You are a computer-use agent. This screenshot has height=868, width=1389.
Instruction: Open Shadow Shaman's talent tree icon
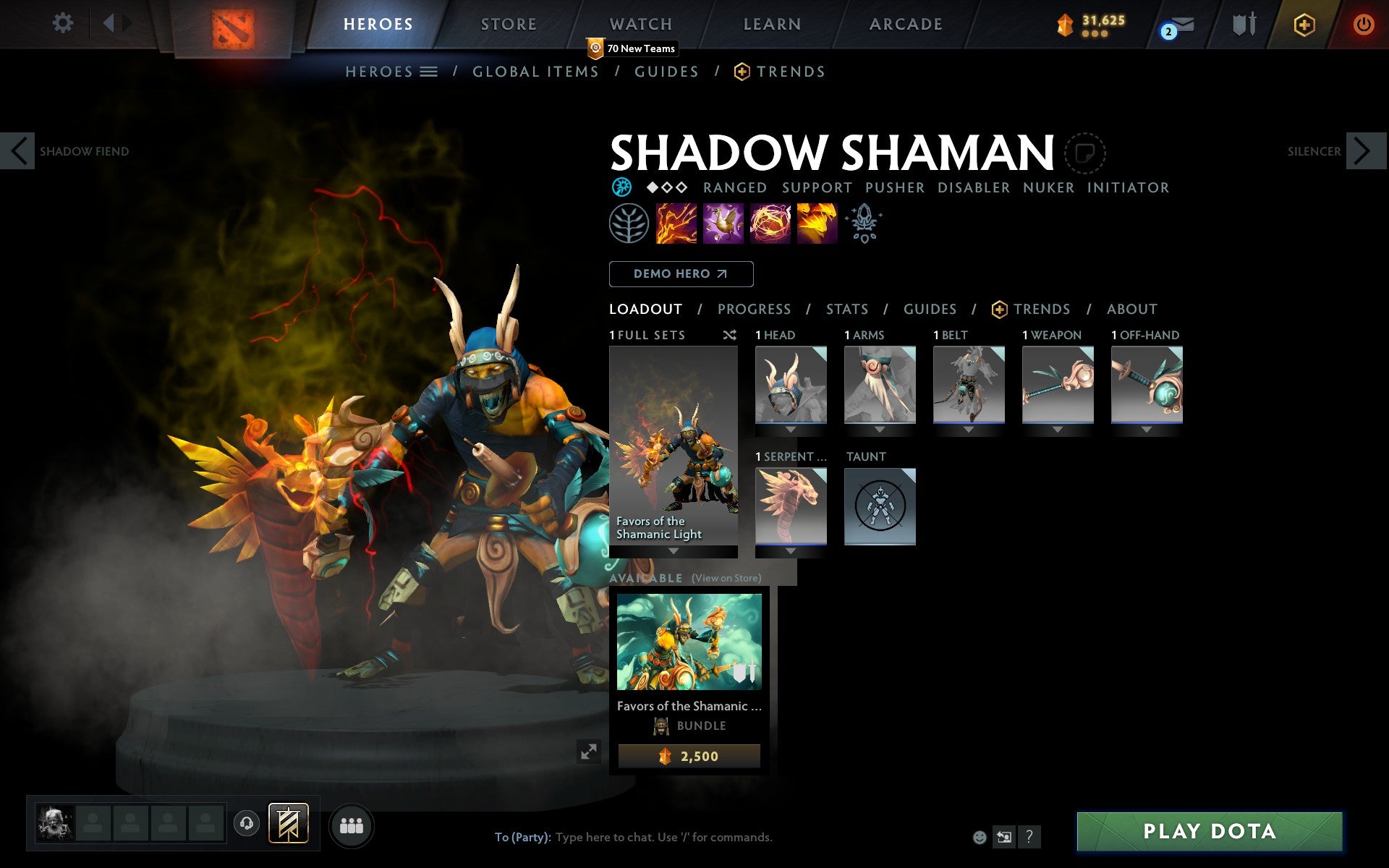point(629,224)
